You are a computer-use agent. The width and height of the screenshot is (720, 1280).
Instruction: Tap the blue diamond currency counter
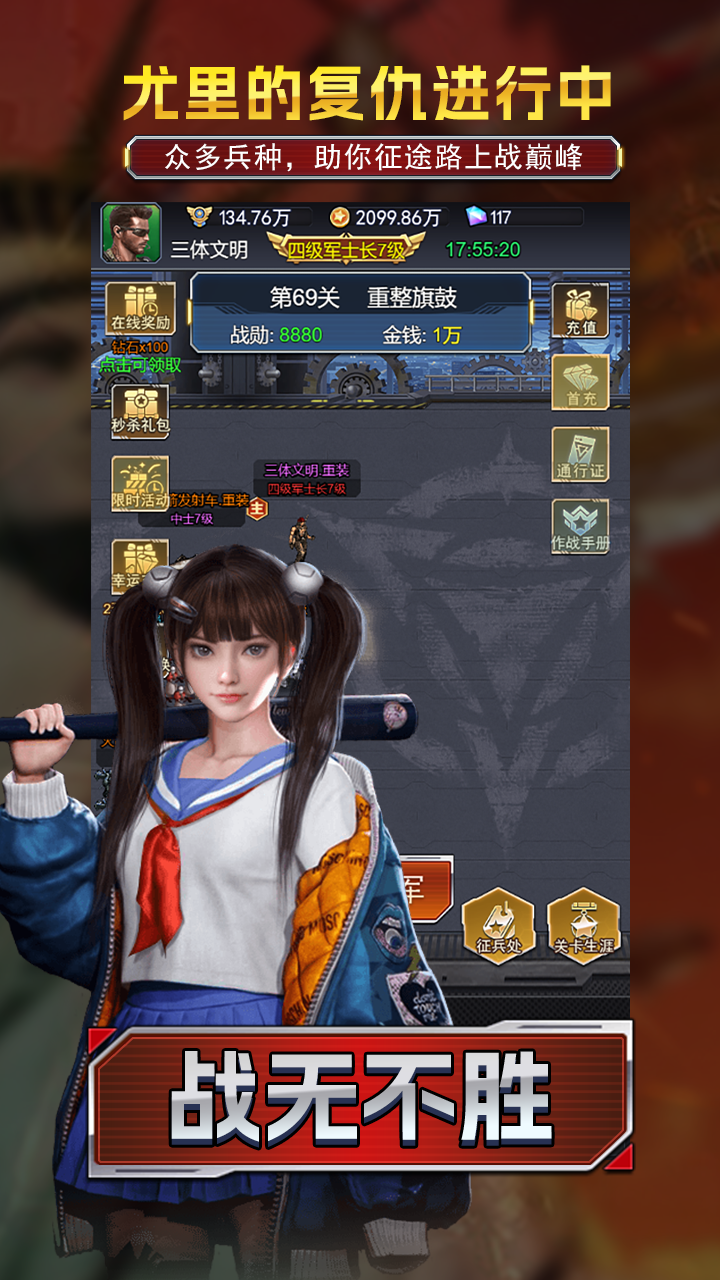point(524,217)
